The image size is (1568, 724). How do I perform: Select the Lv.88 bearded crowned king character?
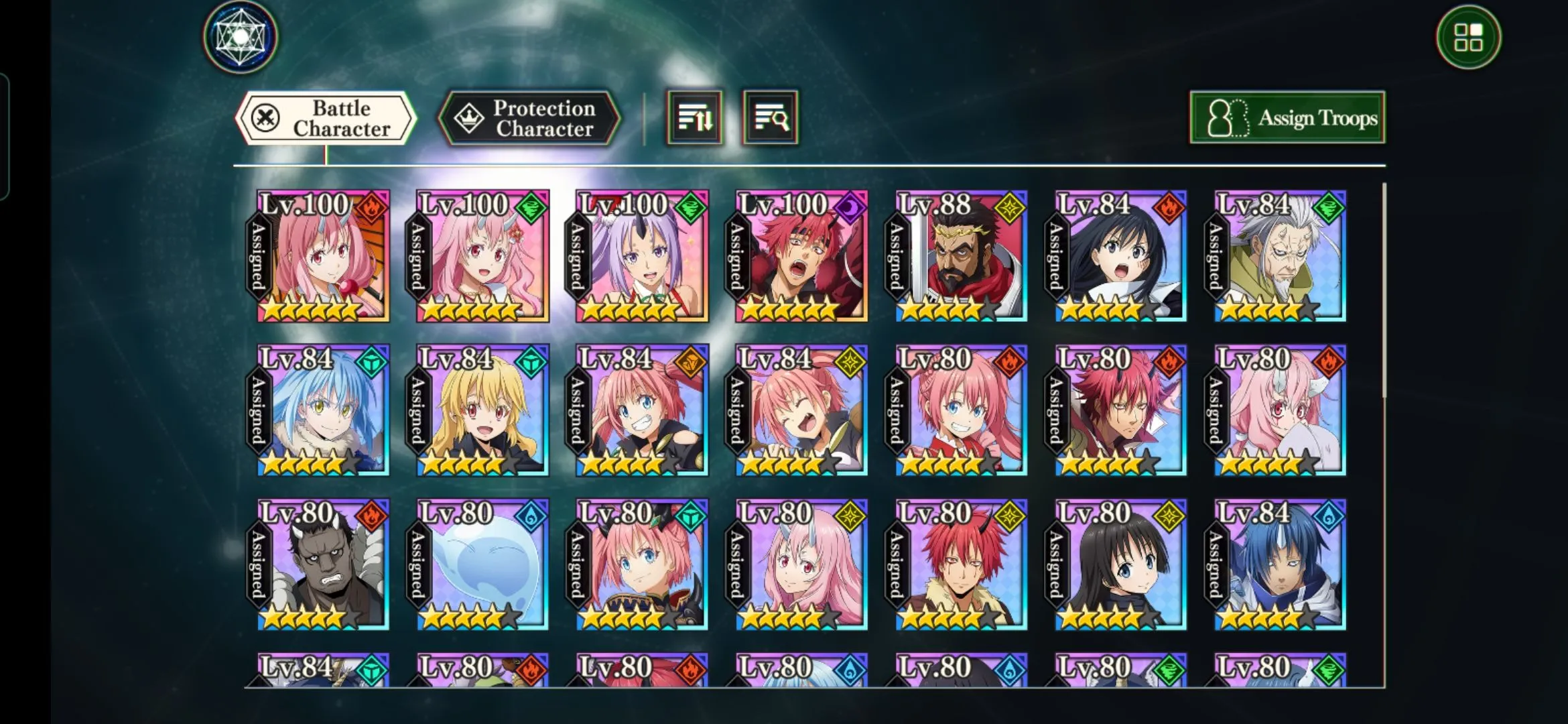click(961, 256)
